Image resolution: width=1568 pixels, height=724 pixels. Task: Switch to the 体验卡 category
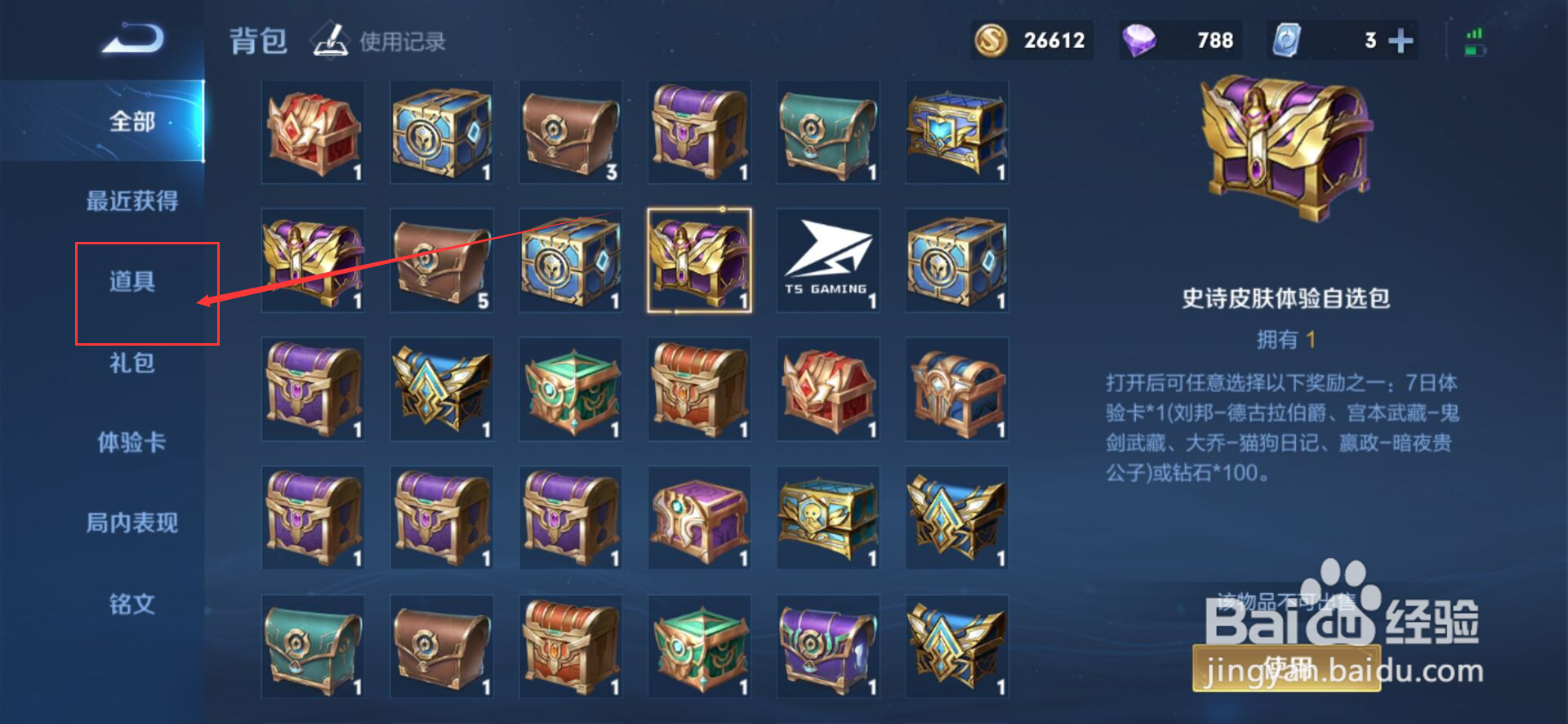click(131, 442)
